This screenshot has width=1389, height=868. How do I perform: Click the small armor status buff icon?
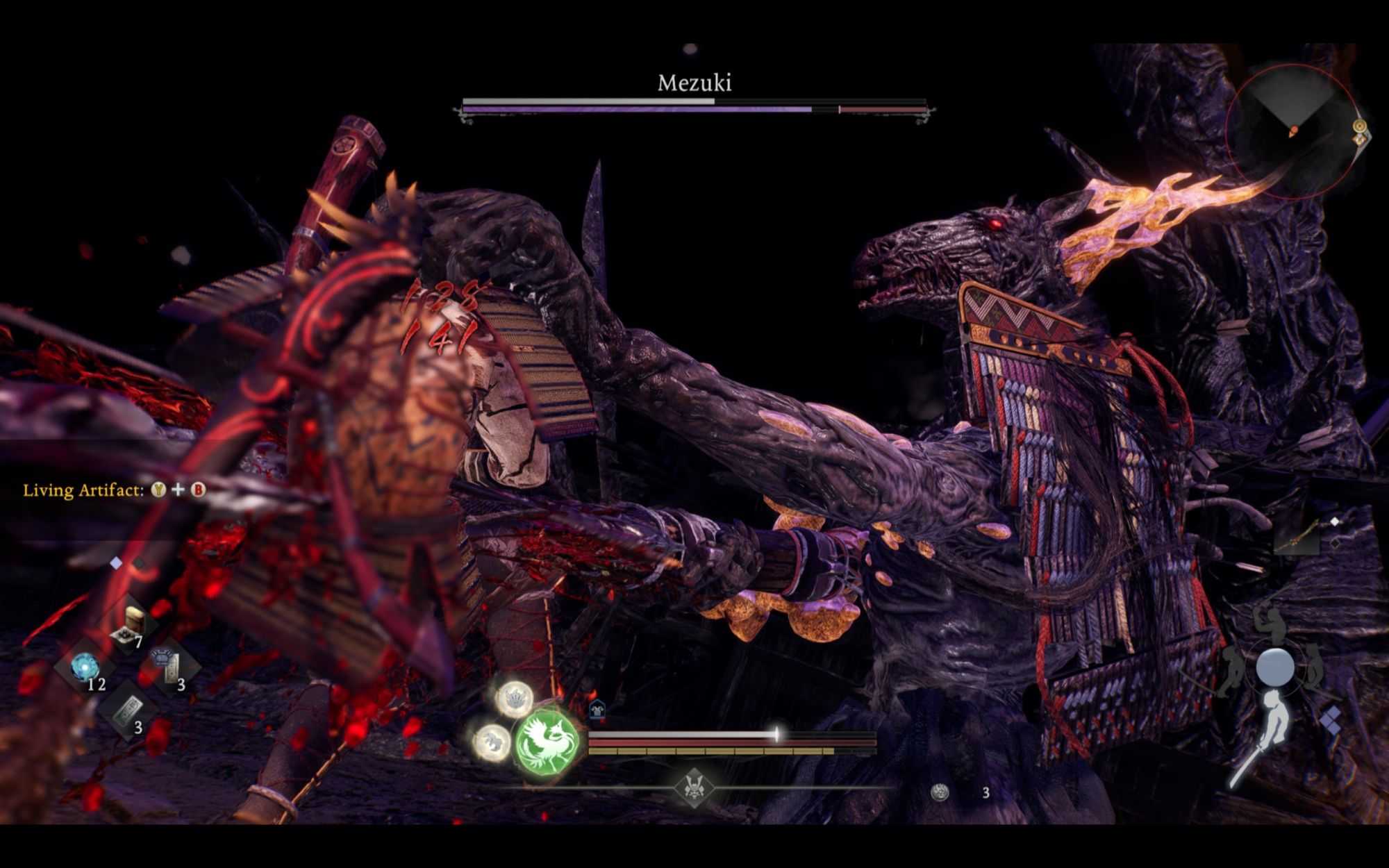[597, 710]
